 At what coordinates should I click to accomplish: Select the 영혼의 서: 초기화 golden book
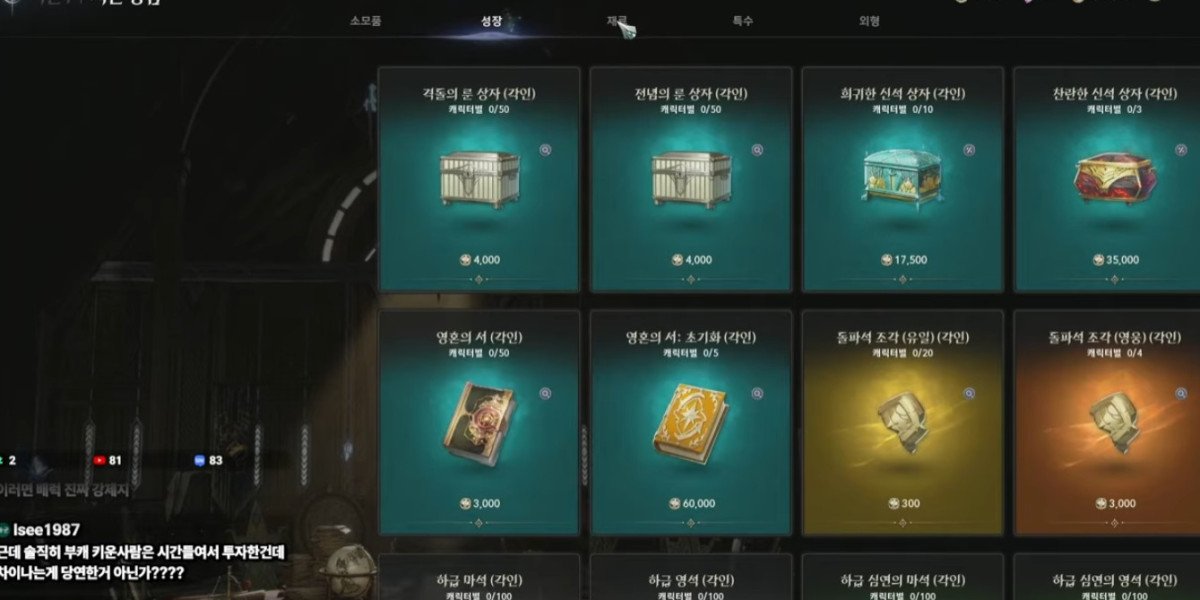click(x=691, y=422)
